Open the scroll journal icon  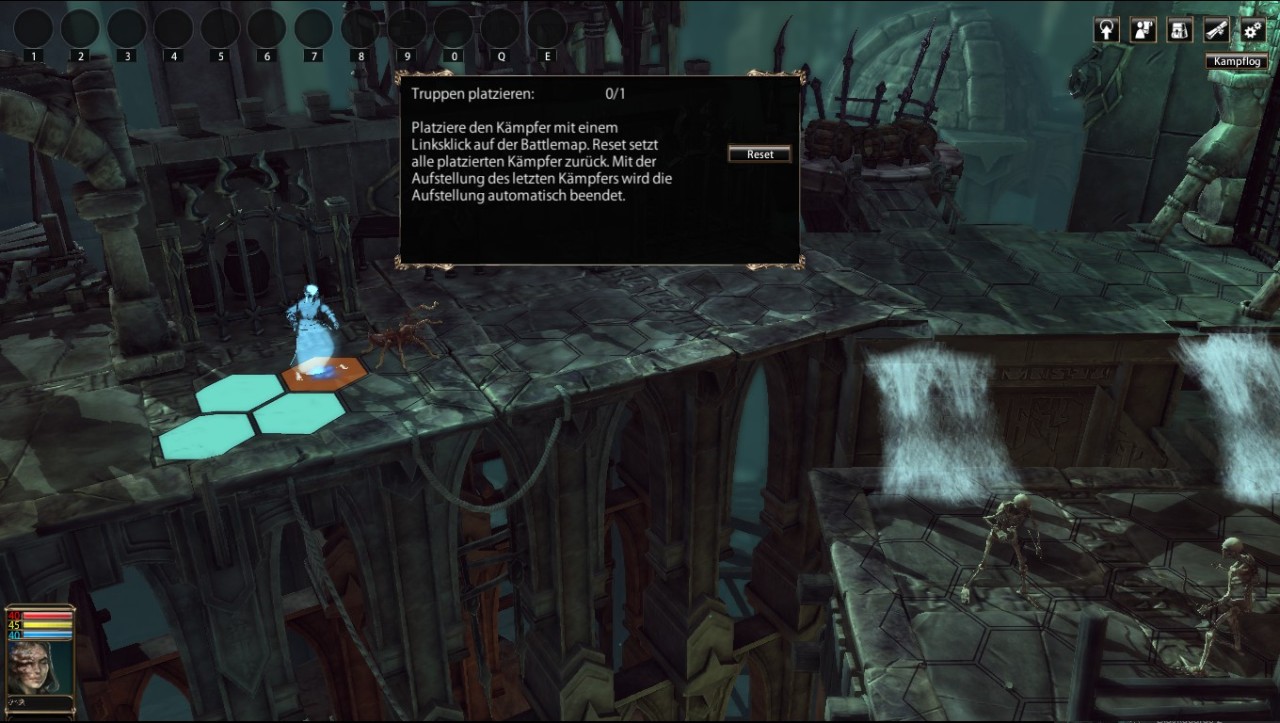click(x=1216, y=30)
